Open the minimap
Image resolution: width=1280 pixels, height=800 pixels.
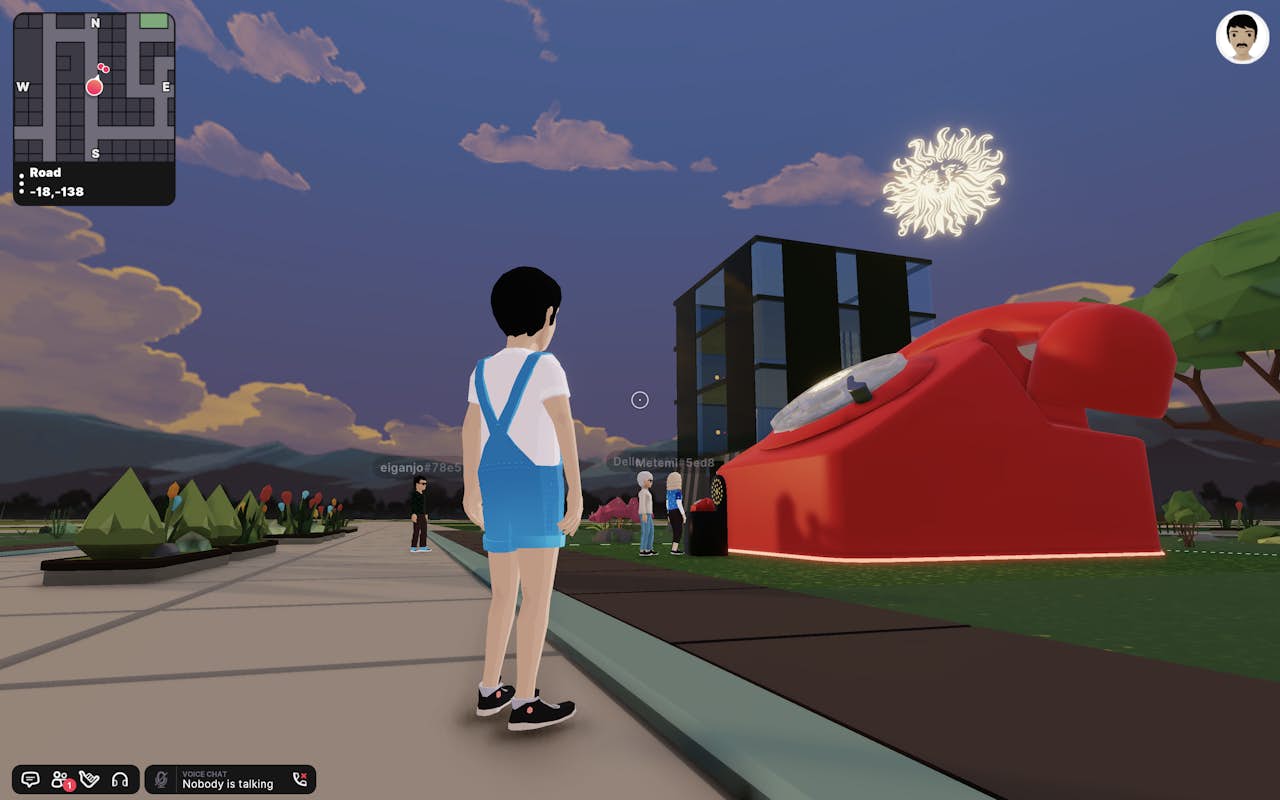coord(94,87)
